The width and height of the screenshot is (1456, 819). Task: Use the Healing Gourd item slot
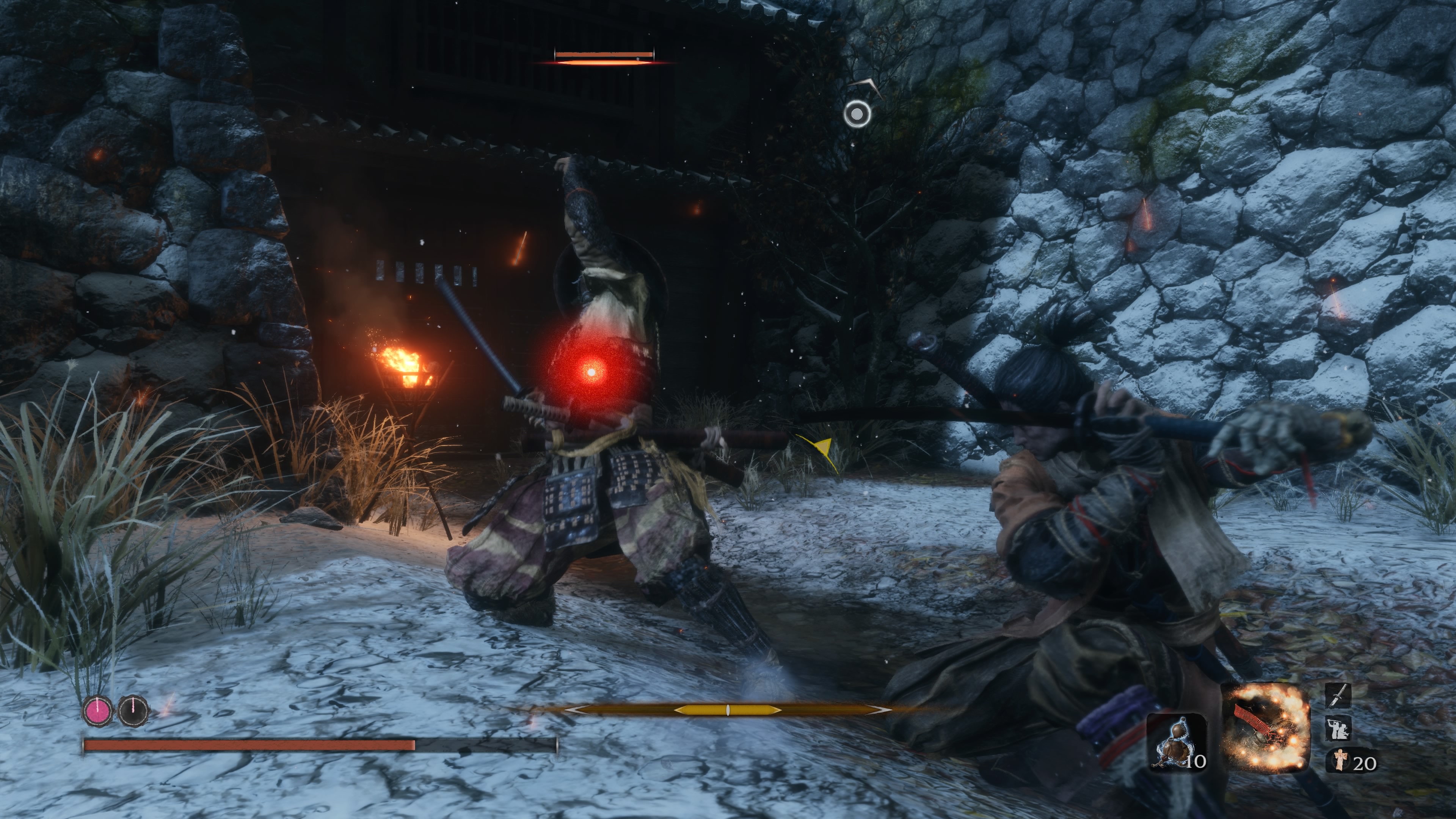click(x=1177, y=743)
